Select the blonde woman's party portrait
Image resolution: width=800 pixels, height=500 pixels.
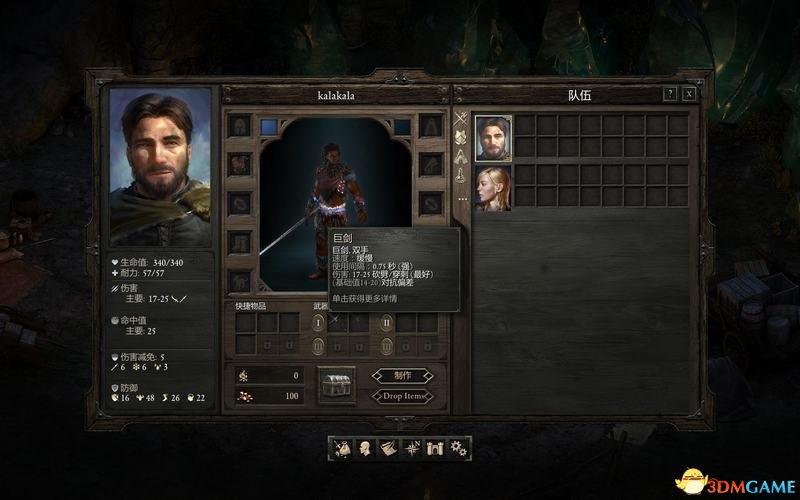click(x=493, y=188)
